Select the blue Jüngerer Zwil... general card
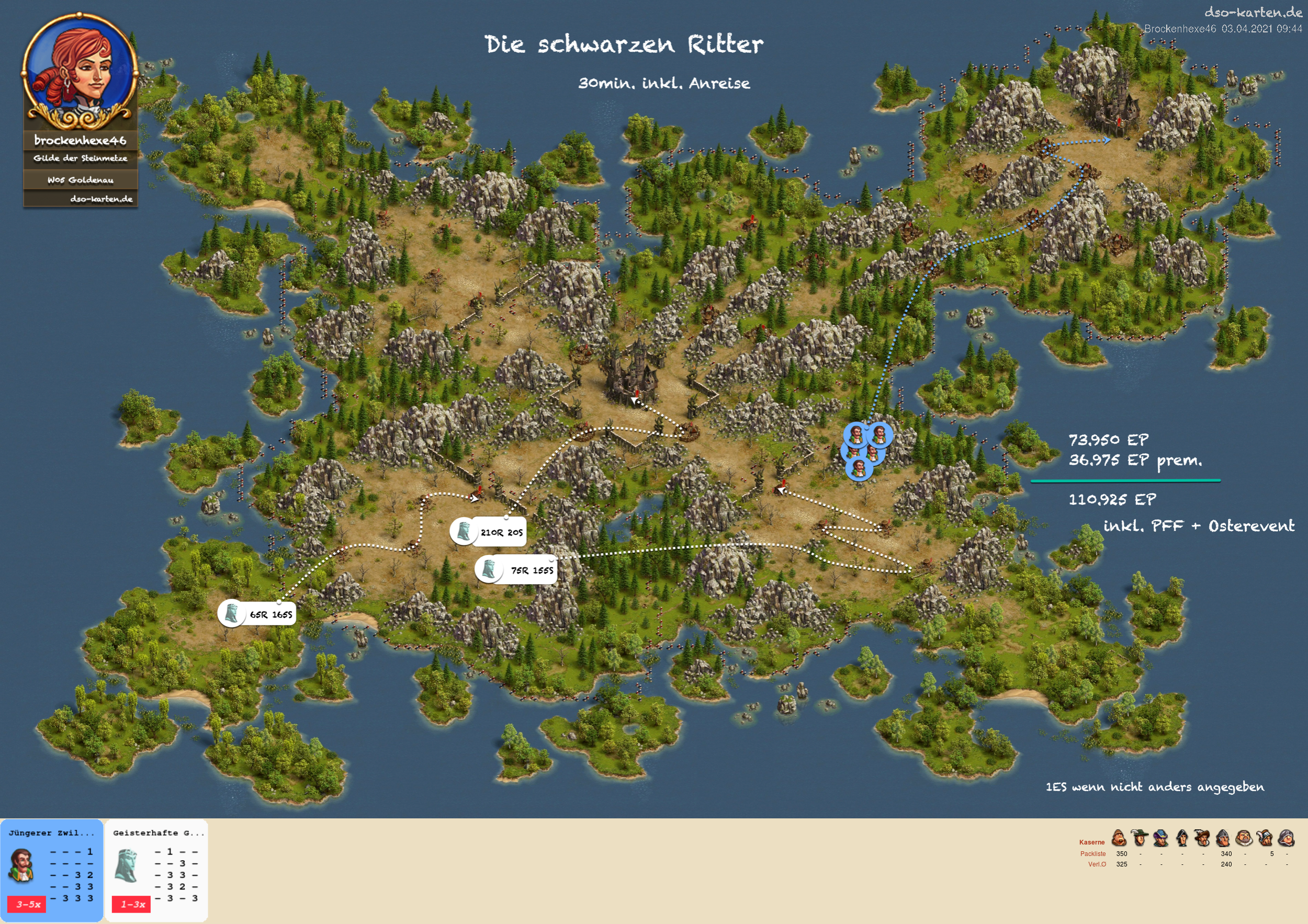The width and height of the screenshot is (1308, 924). pos(51,869)
